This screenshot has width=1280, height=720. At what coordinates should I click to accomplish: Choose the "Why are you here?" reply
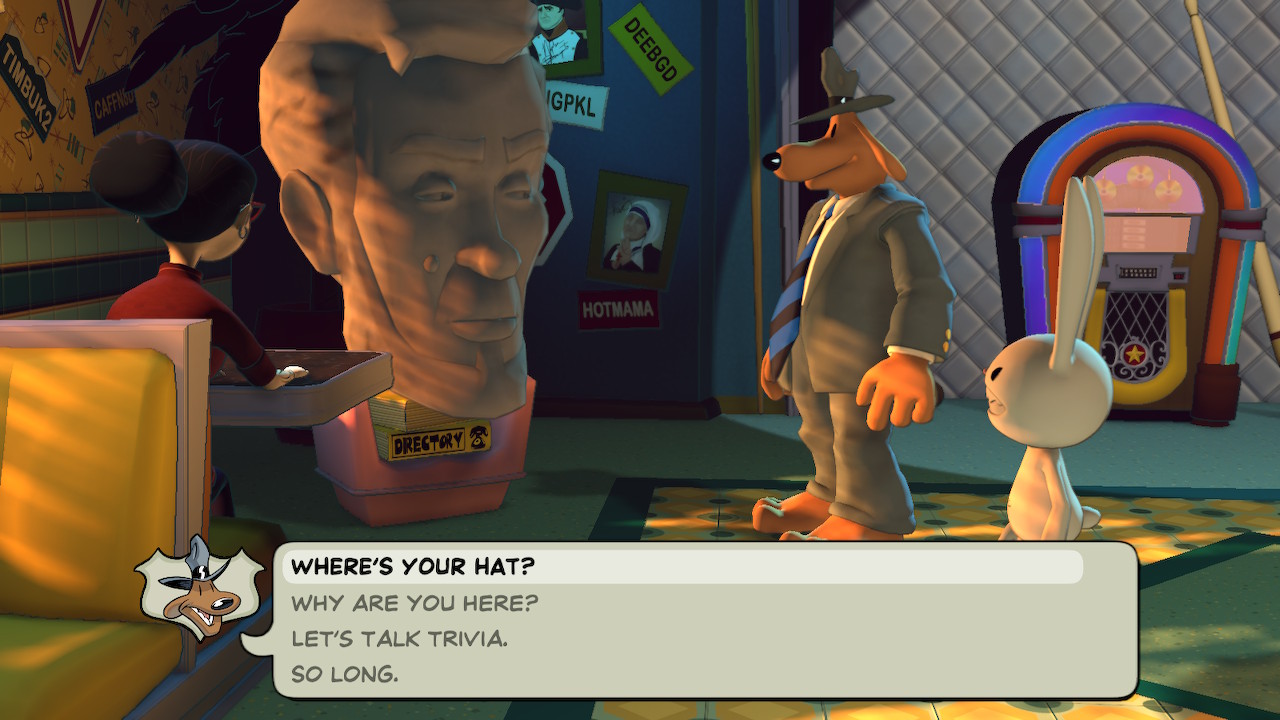(414, 603)
